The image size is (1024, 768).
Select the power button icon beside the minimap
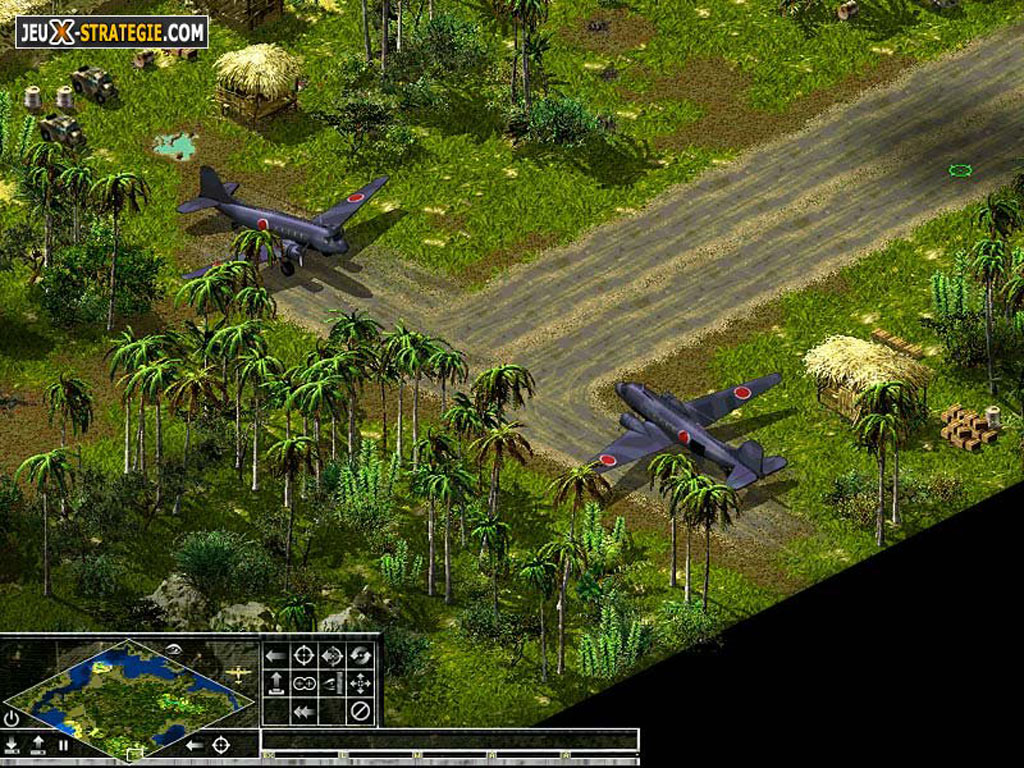point(12,718)
